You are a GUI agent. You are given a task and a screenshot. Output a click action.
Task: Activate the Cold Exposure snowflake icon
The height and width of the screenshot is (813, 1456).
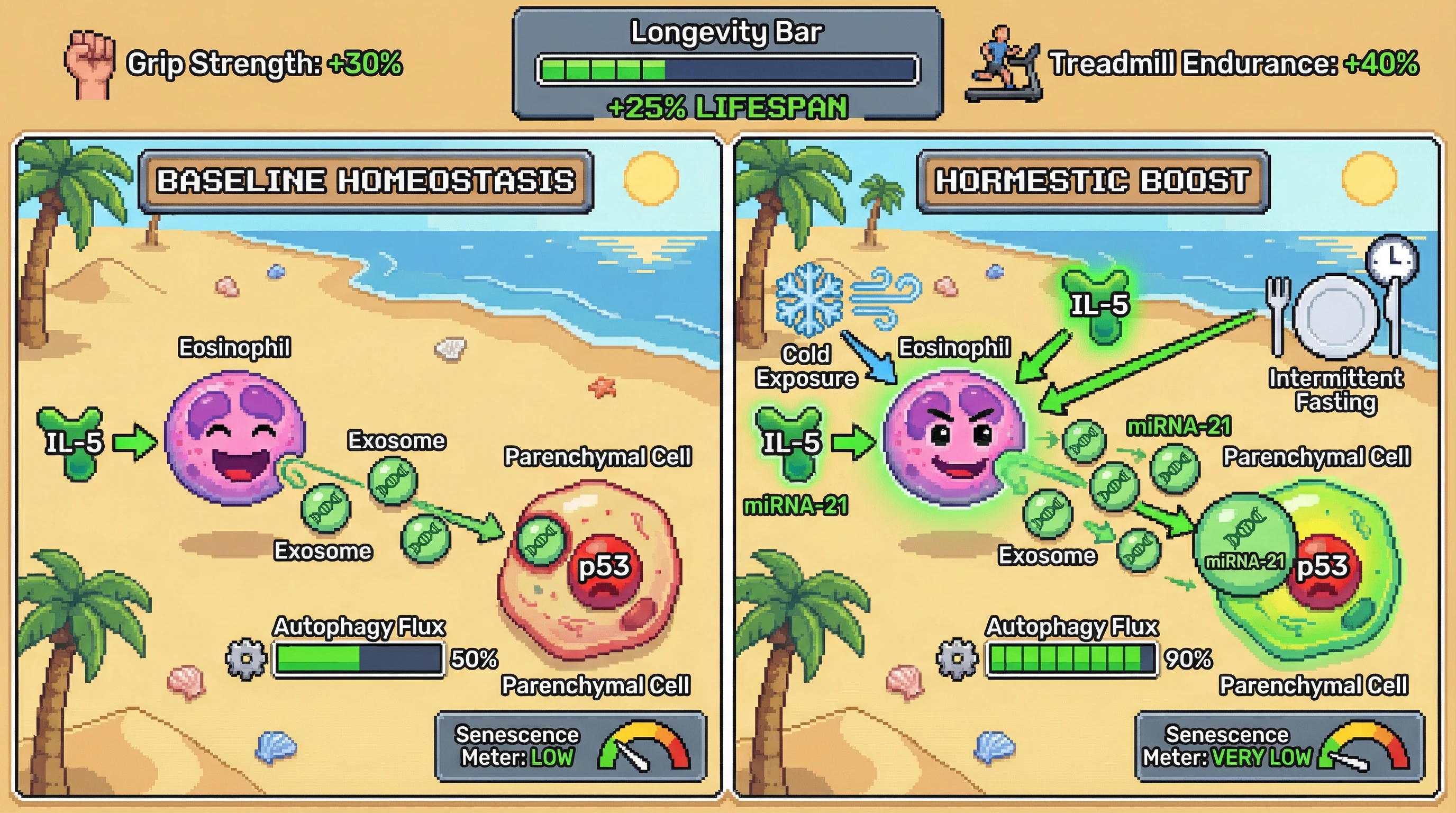pyautogui.click(x=808, y=299)
